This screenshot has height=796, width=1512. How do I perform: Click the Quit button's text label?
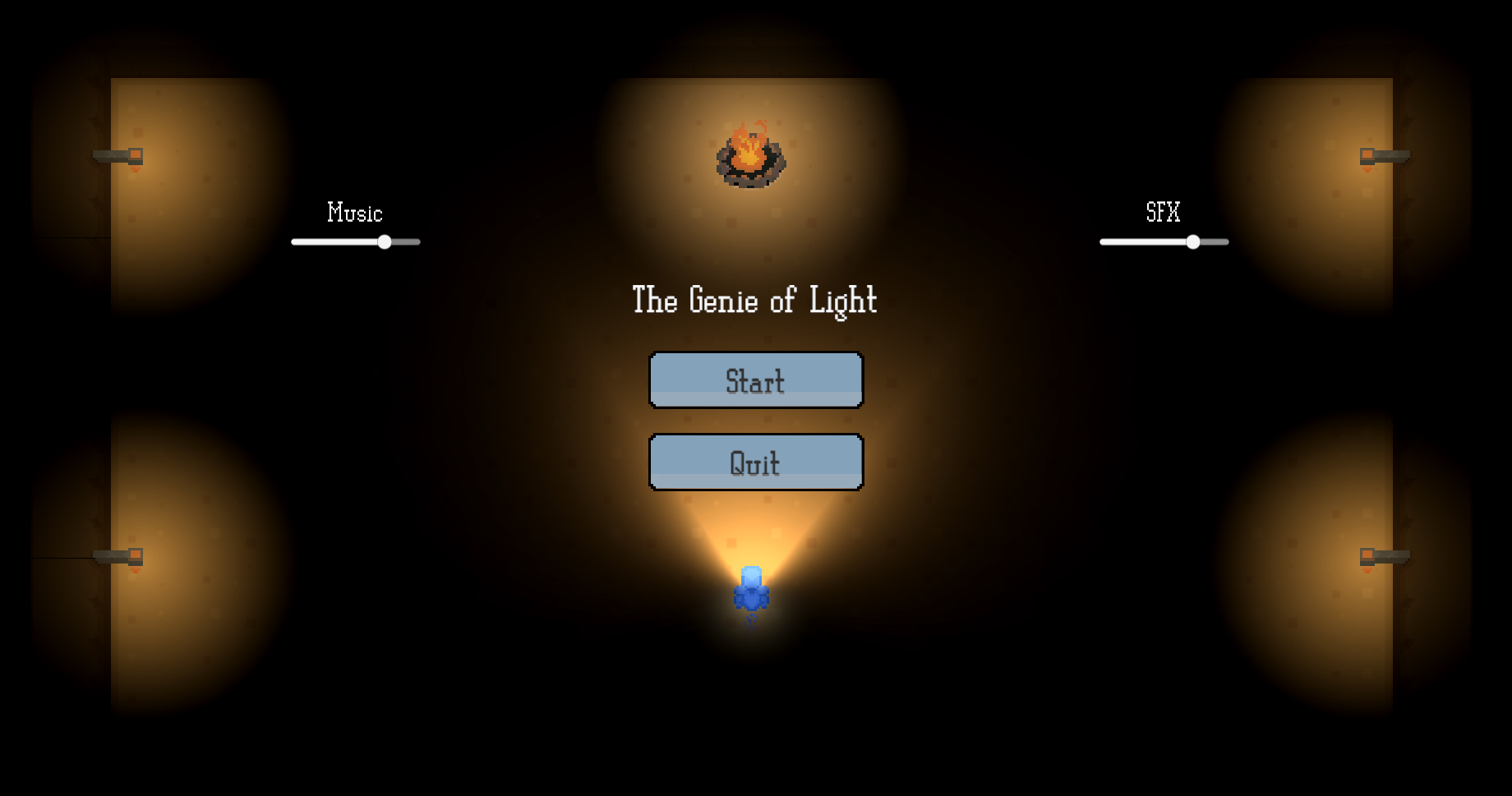pos(754,461)
